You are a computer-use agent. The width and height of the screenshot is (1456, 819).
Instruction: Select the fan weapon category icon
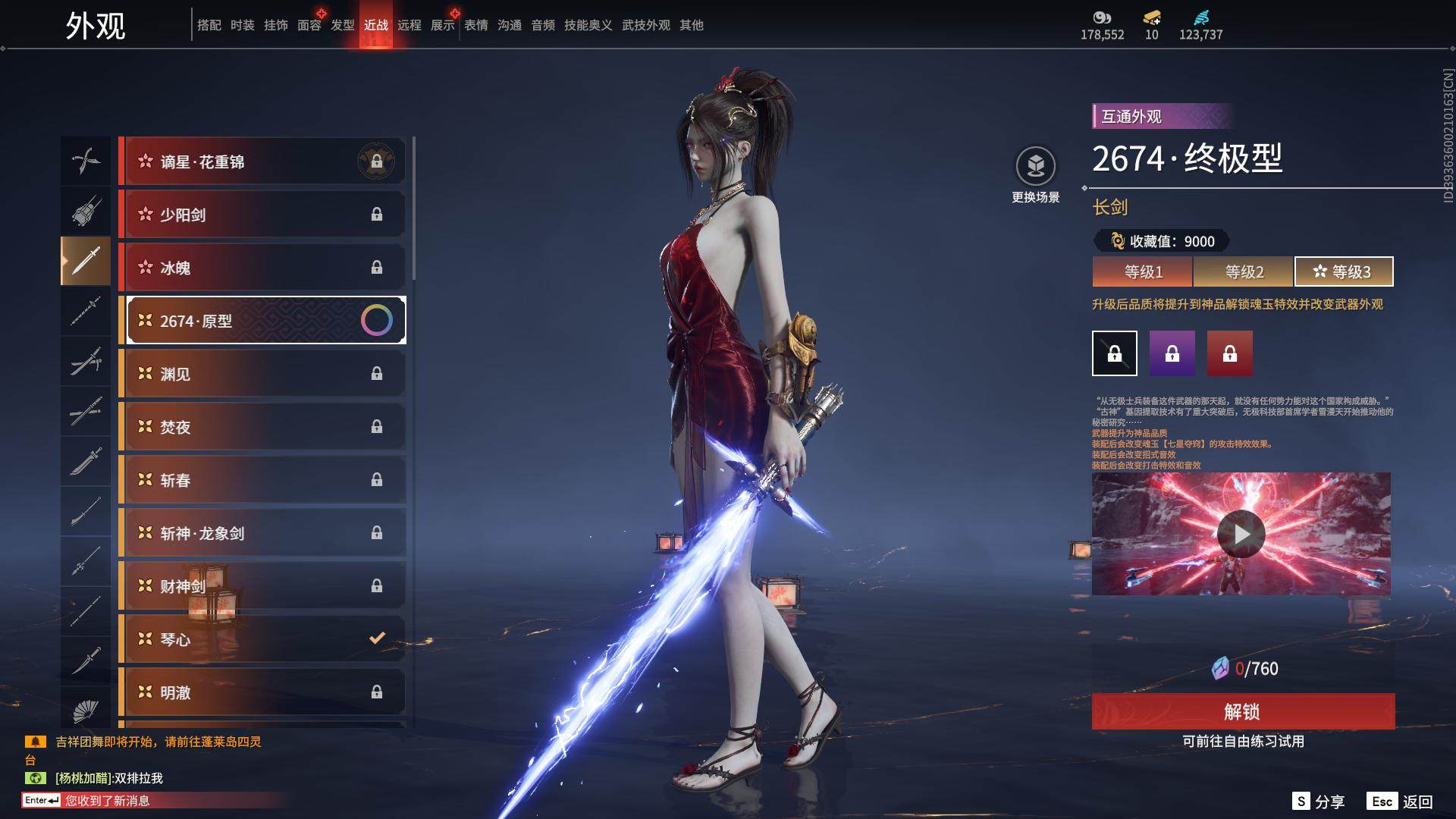(86, 711)
